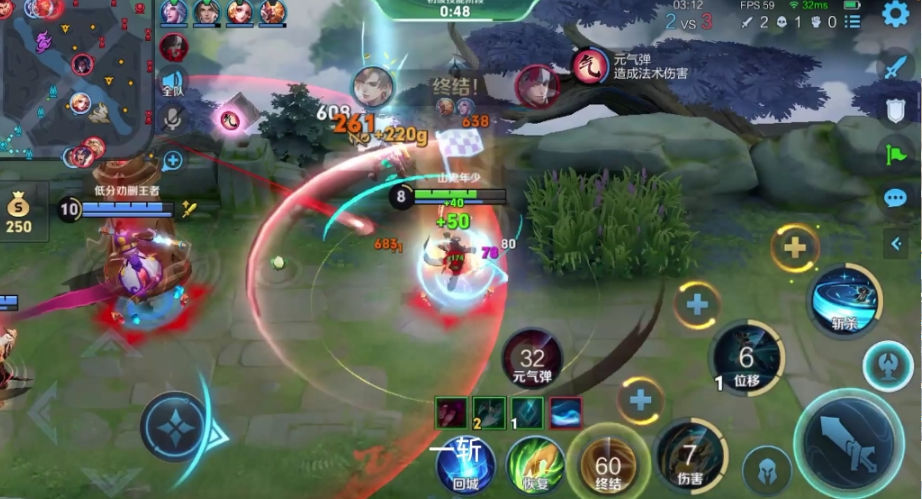Open the settings gear
922x499 pixels.
[896, 16]
